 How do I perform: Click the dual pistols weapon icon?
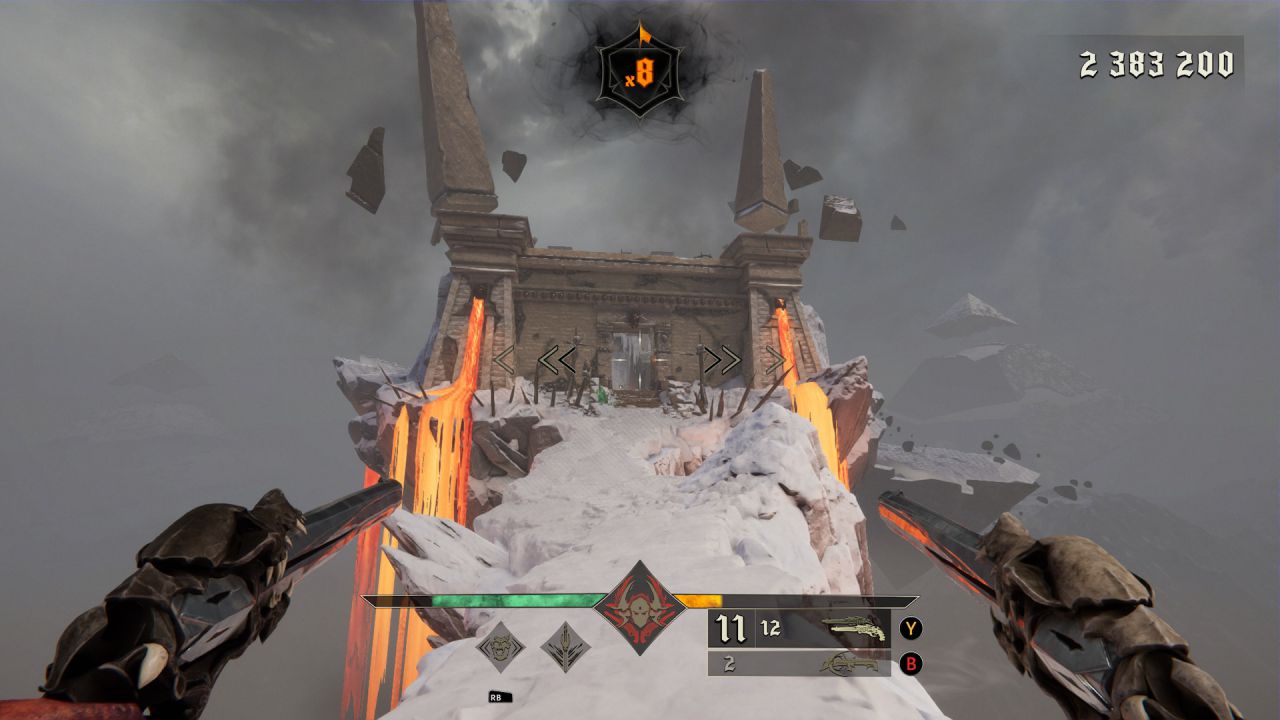coord(852,627)
